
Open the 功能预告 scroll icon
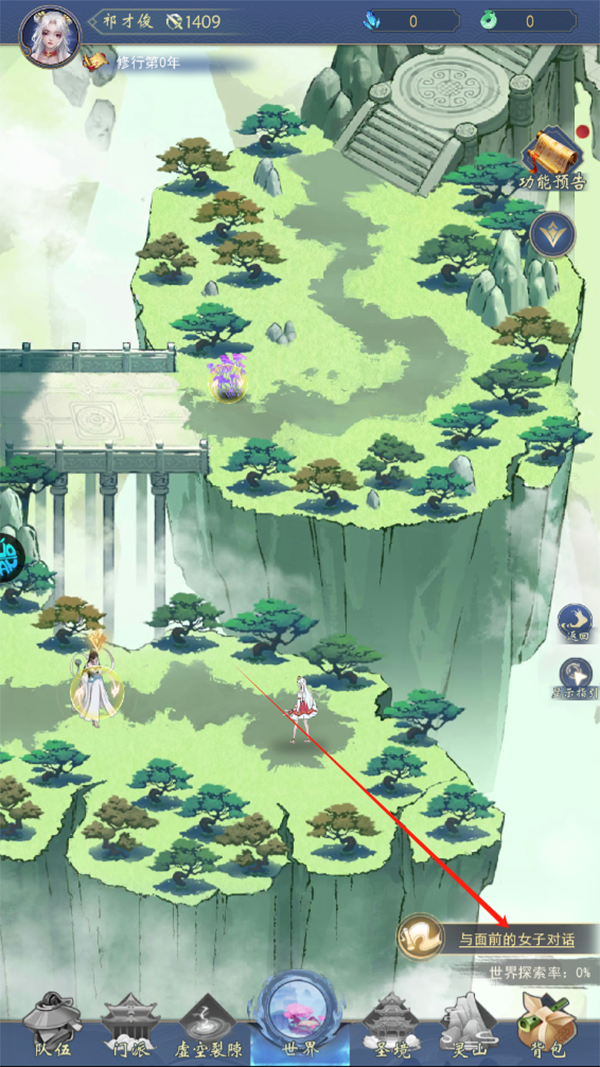552,159
